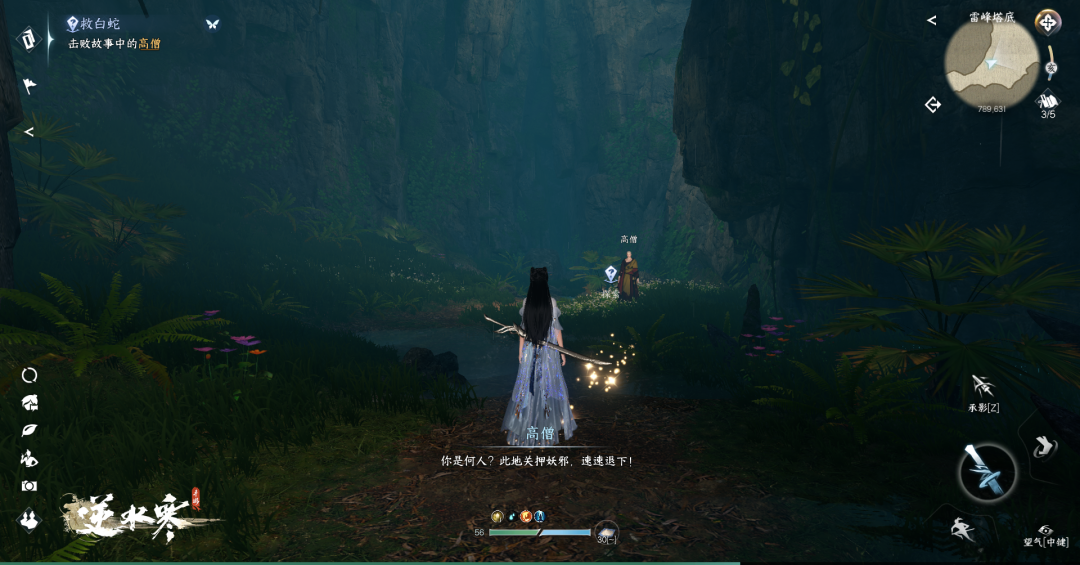1080x565 pixels.
Task: Collapse the minimap with its left arrow
Action: (x=931, y=20)
